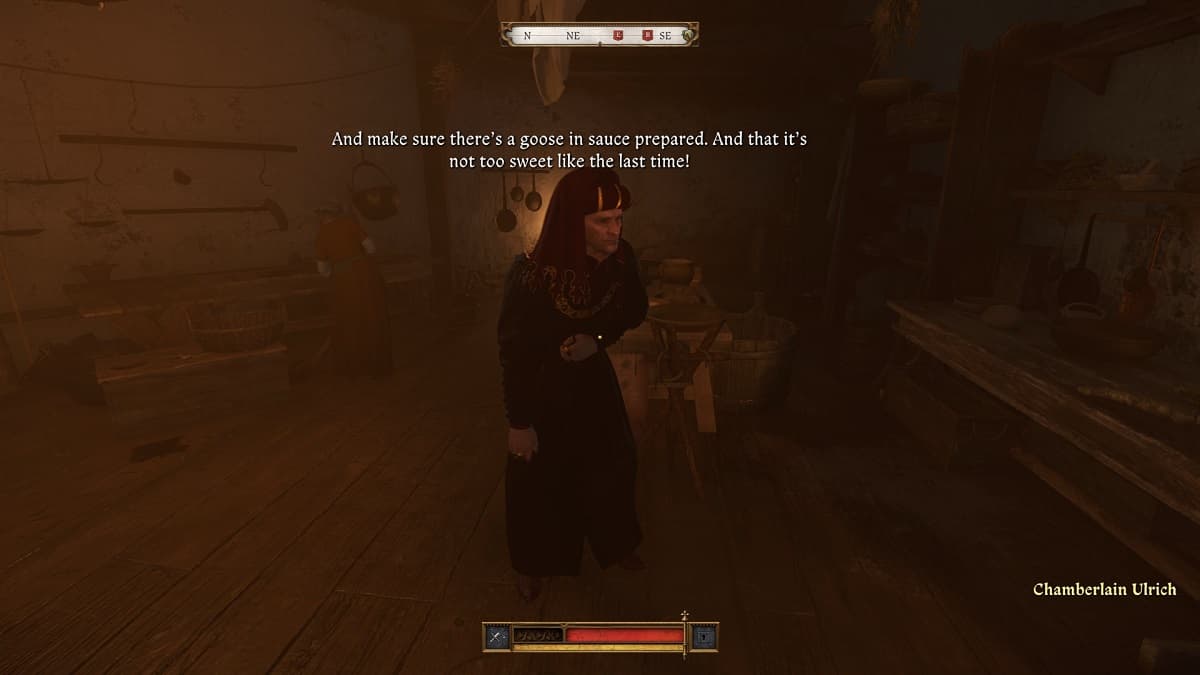Select the crossed swords weapon icon

[x=497, y=636]
